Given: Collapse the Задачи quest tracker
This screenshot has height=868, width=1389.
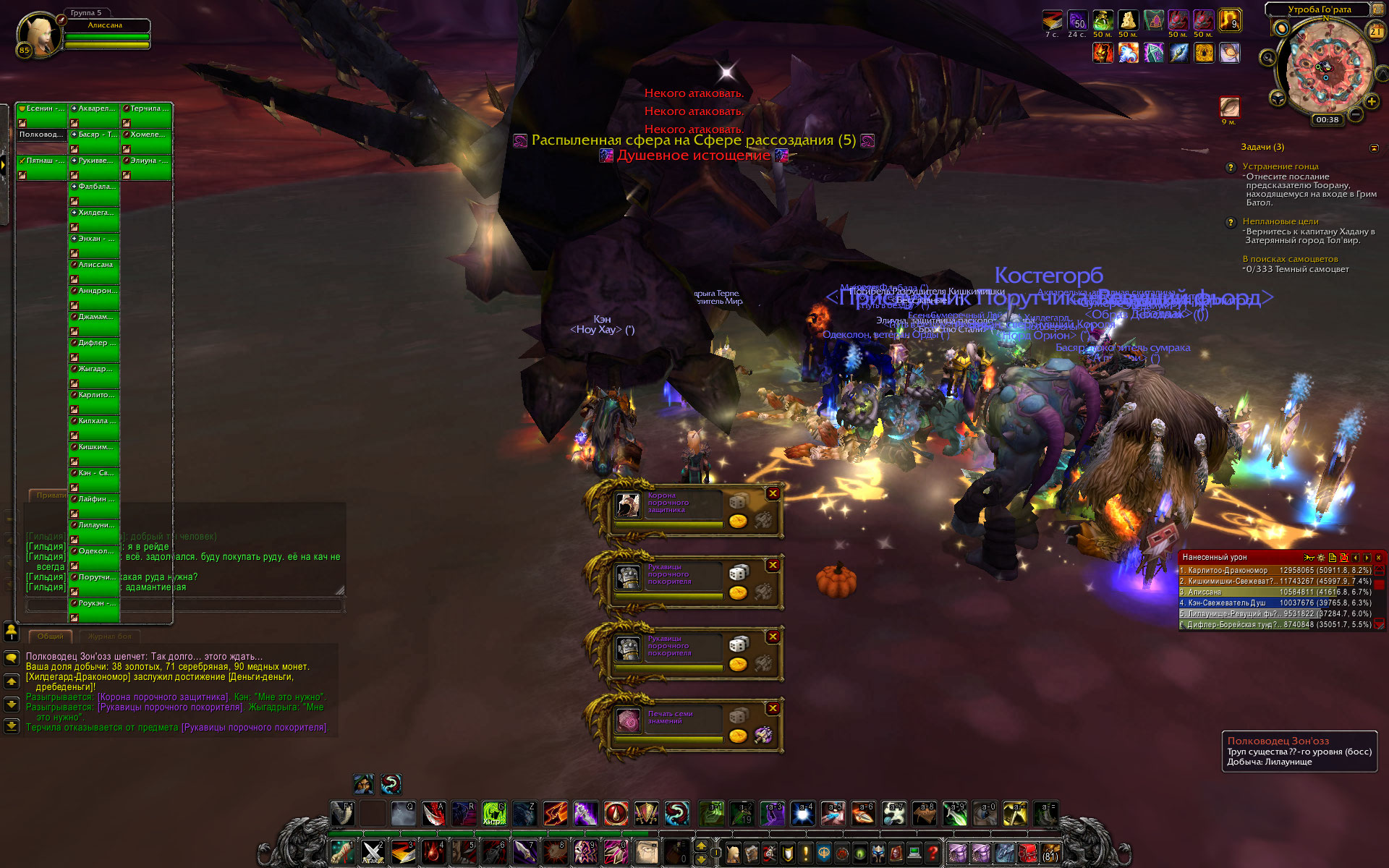Looking at the screenshot, I should pyautogui.click(x=1374, y=148).
